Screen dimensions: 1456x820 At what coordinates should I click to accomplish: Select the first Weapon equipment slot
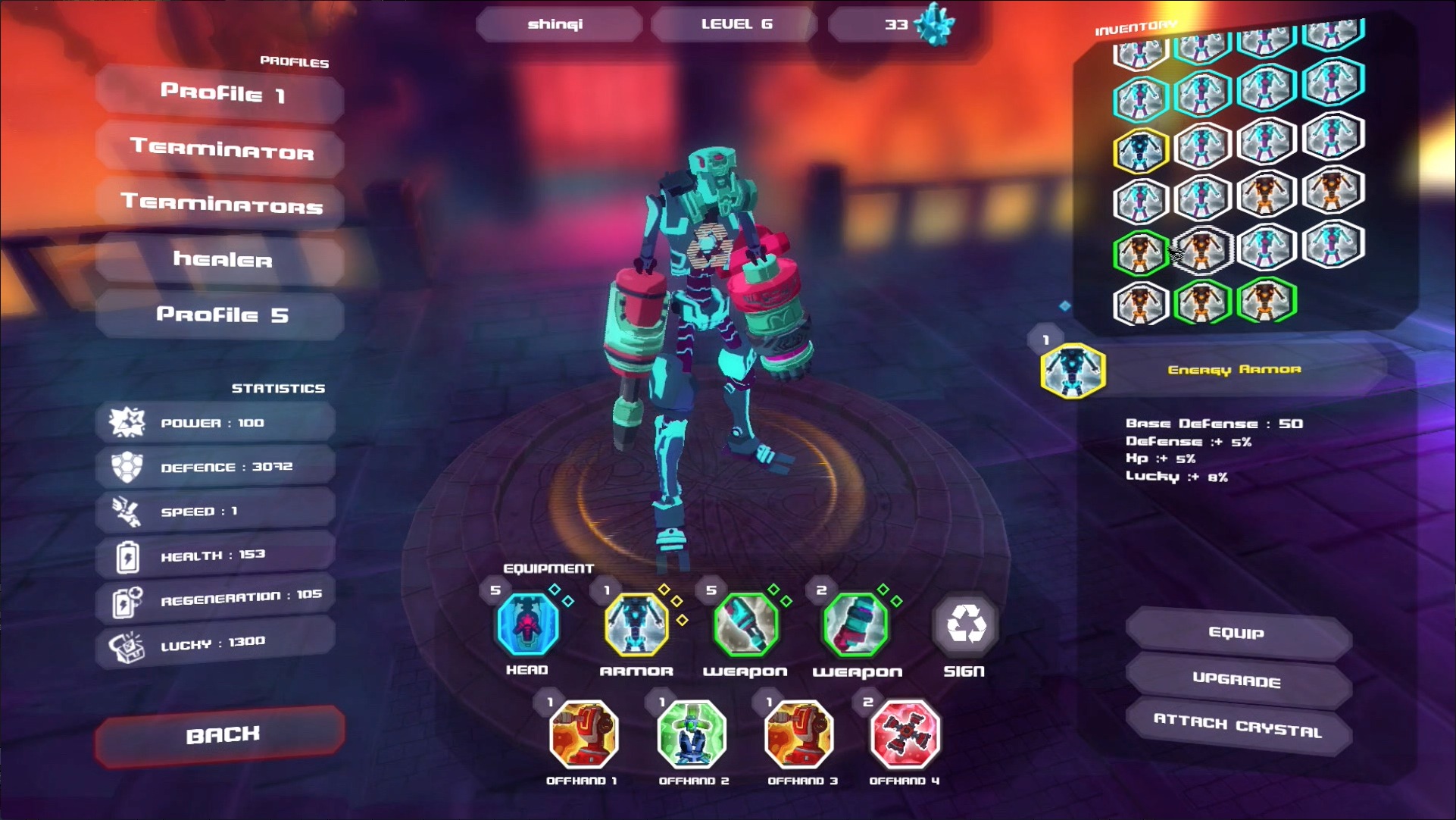pyautogui.click(x=745, y=626)
